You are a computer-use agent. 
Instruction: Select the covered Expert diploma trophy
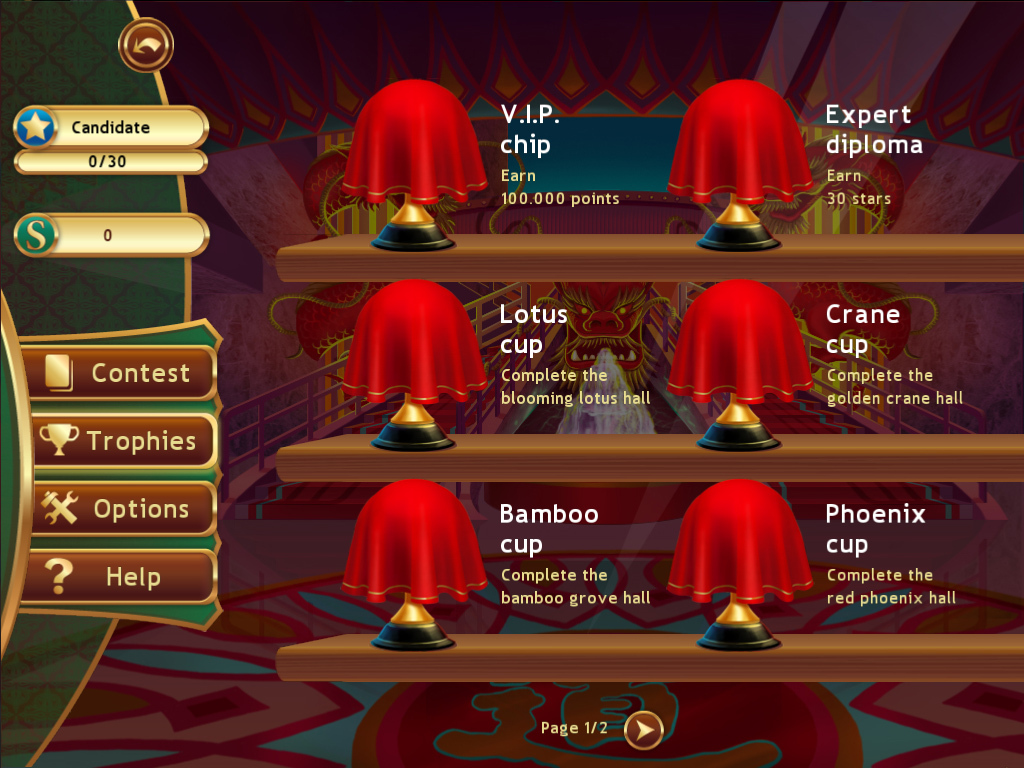(x=739, y=160)
